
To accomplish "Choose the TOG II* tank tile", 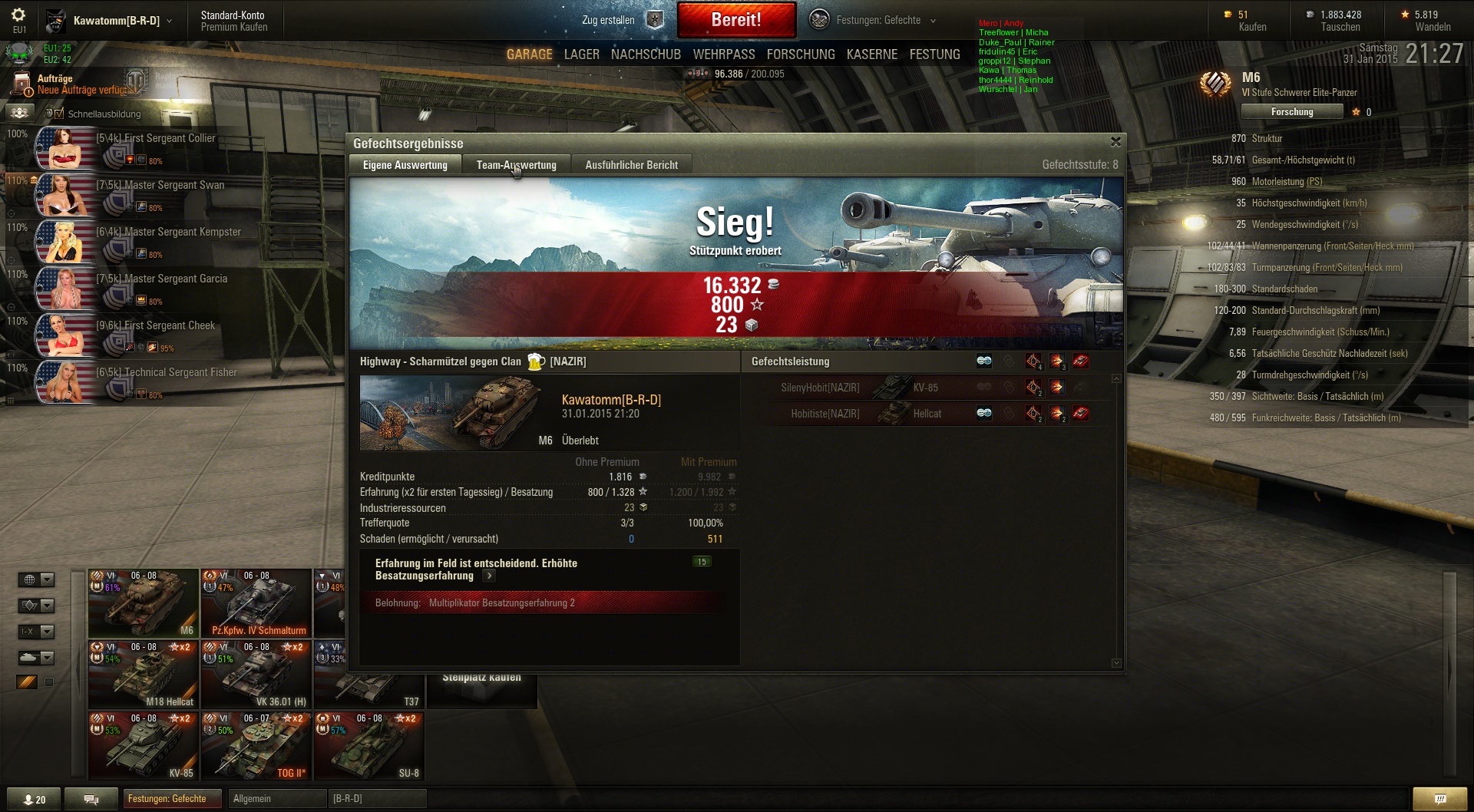I will coord(256,746).
